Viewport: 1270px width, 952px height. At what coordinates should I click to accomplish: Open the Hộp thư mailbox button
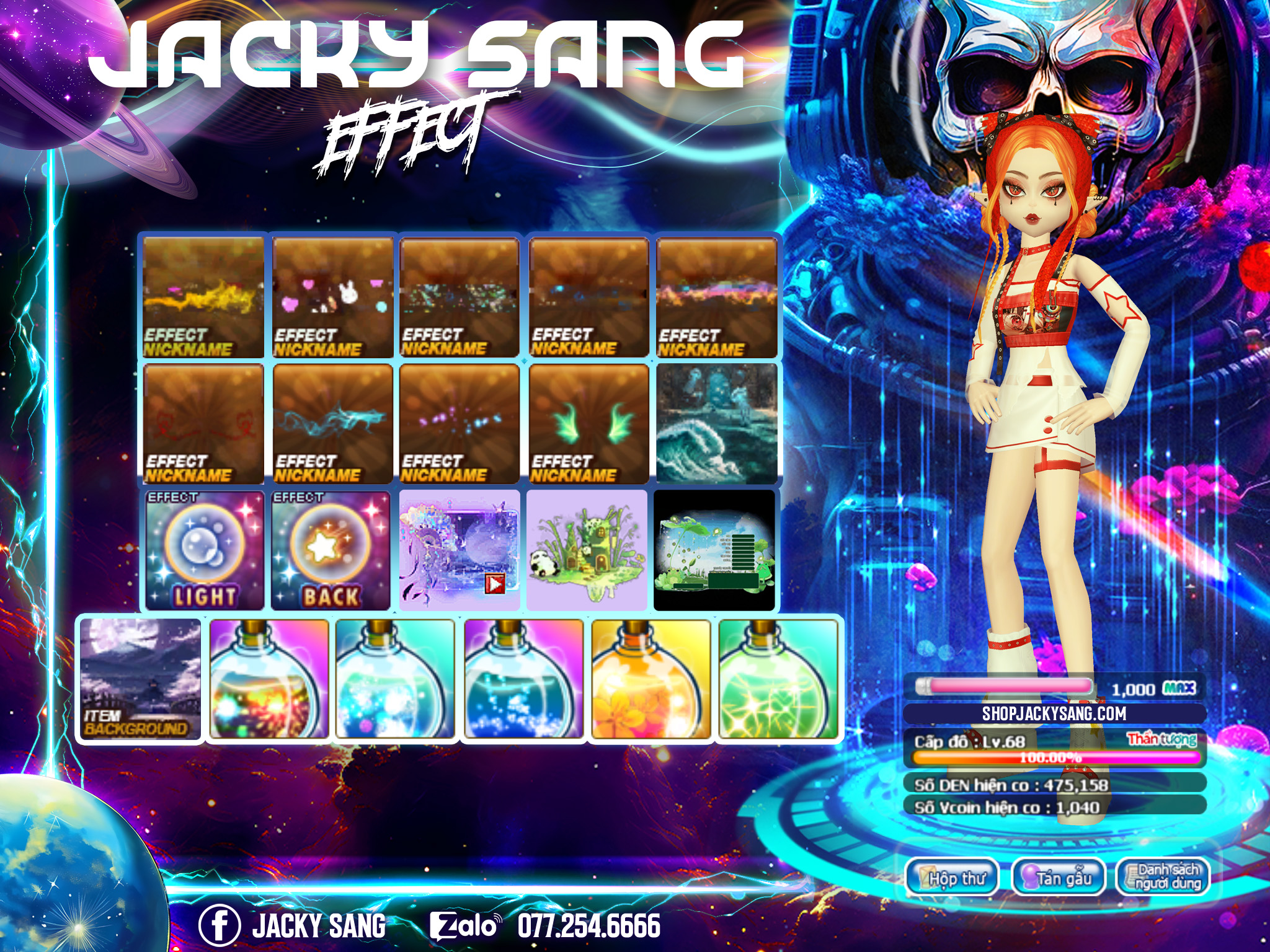(952, 877)
